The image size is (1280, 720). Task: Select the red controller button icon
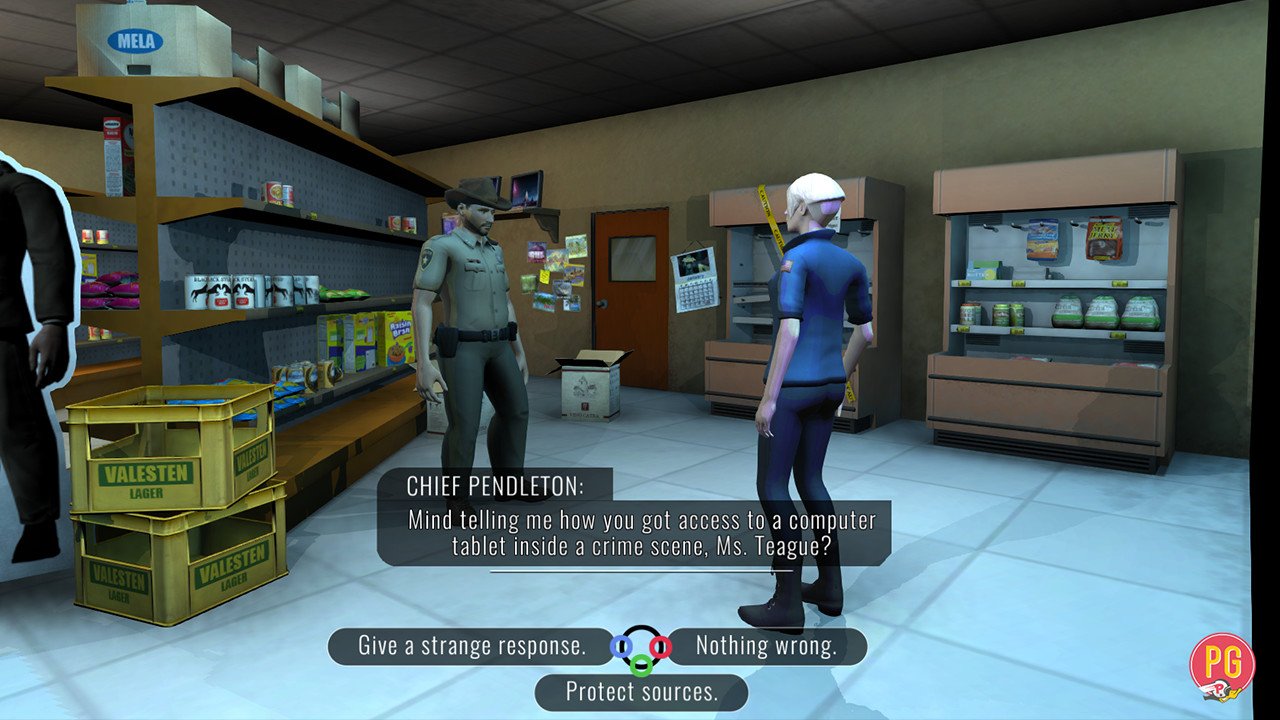(x=660, y=646)
